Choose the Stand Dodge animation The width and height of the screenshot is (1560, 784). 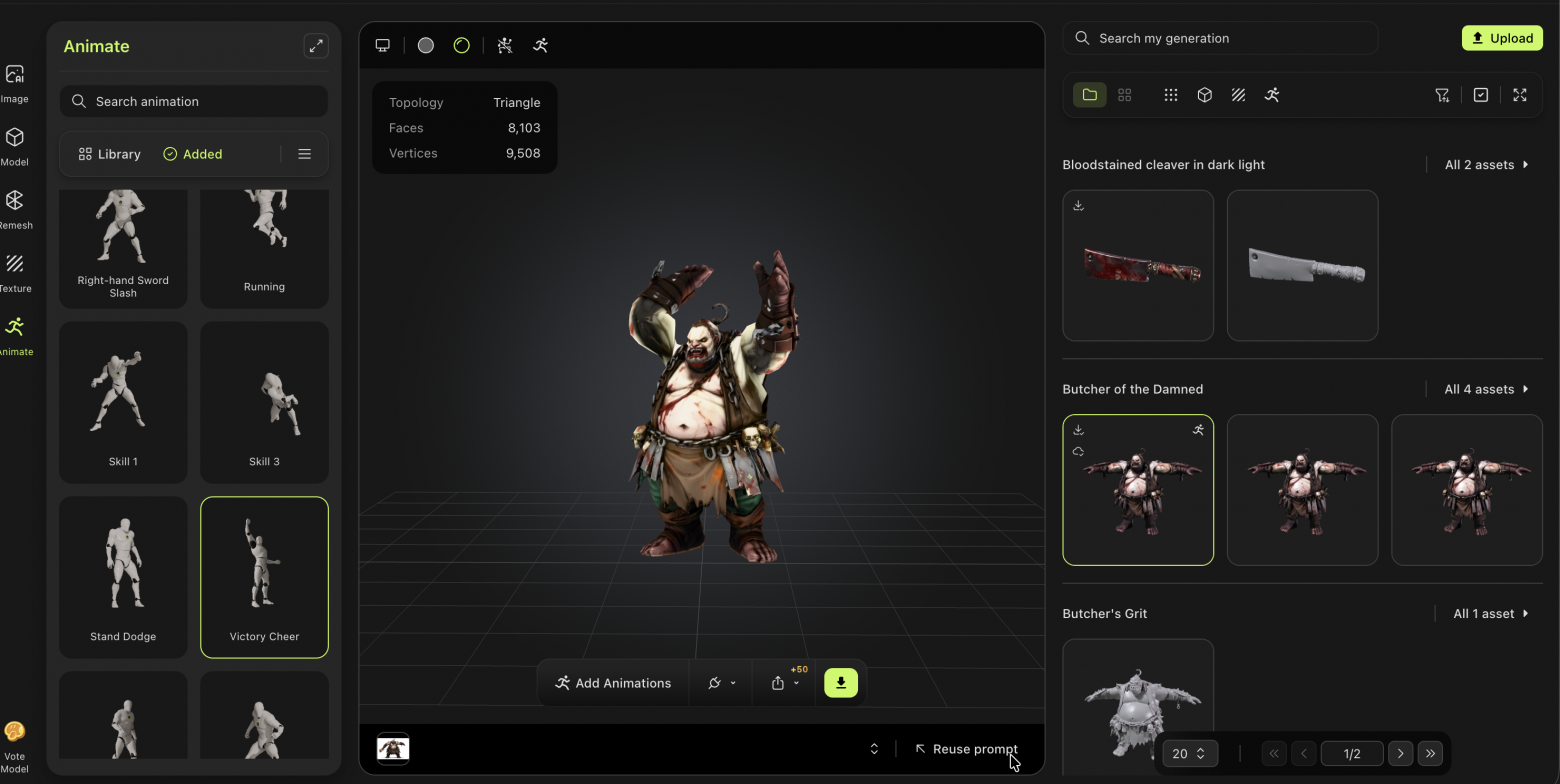click(x=123, y=577)
